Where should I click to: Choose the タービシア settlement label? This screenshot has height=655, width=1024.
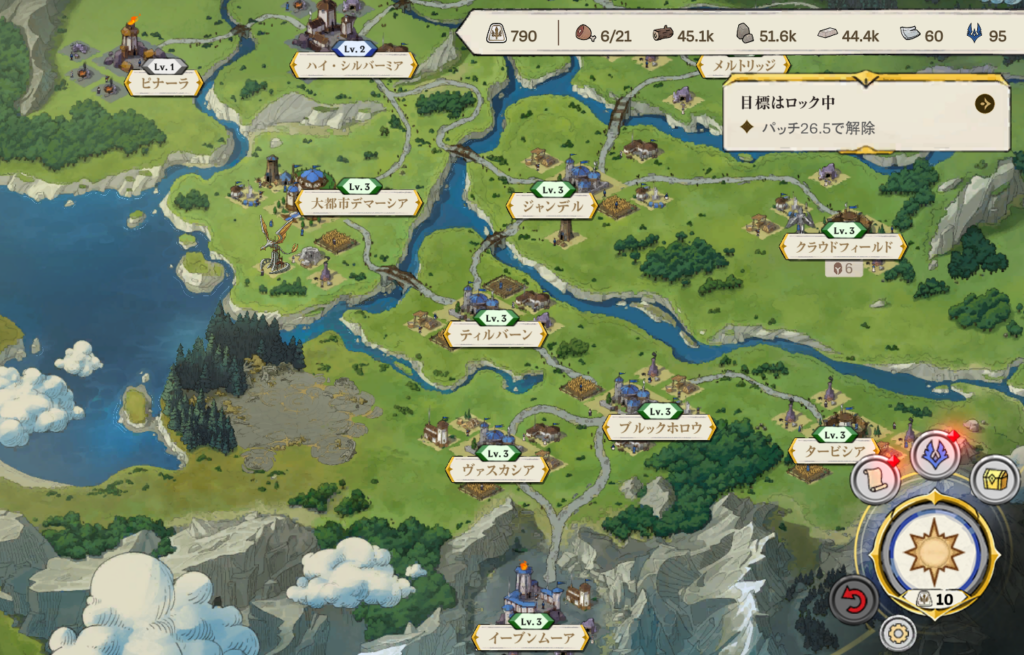[x=833, y=451]
